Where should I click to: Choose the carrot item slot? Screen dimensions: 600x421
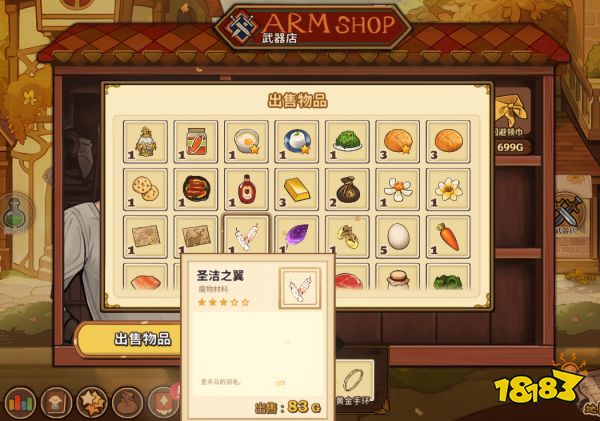tap(447, 238)
